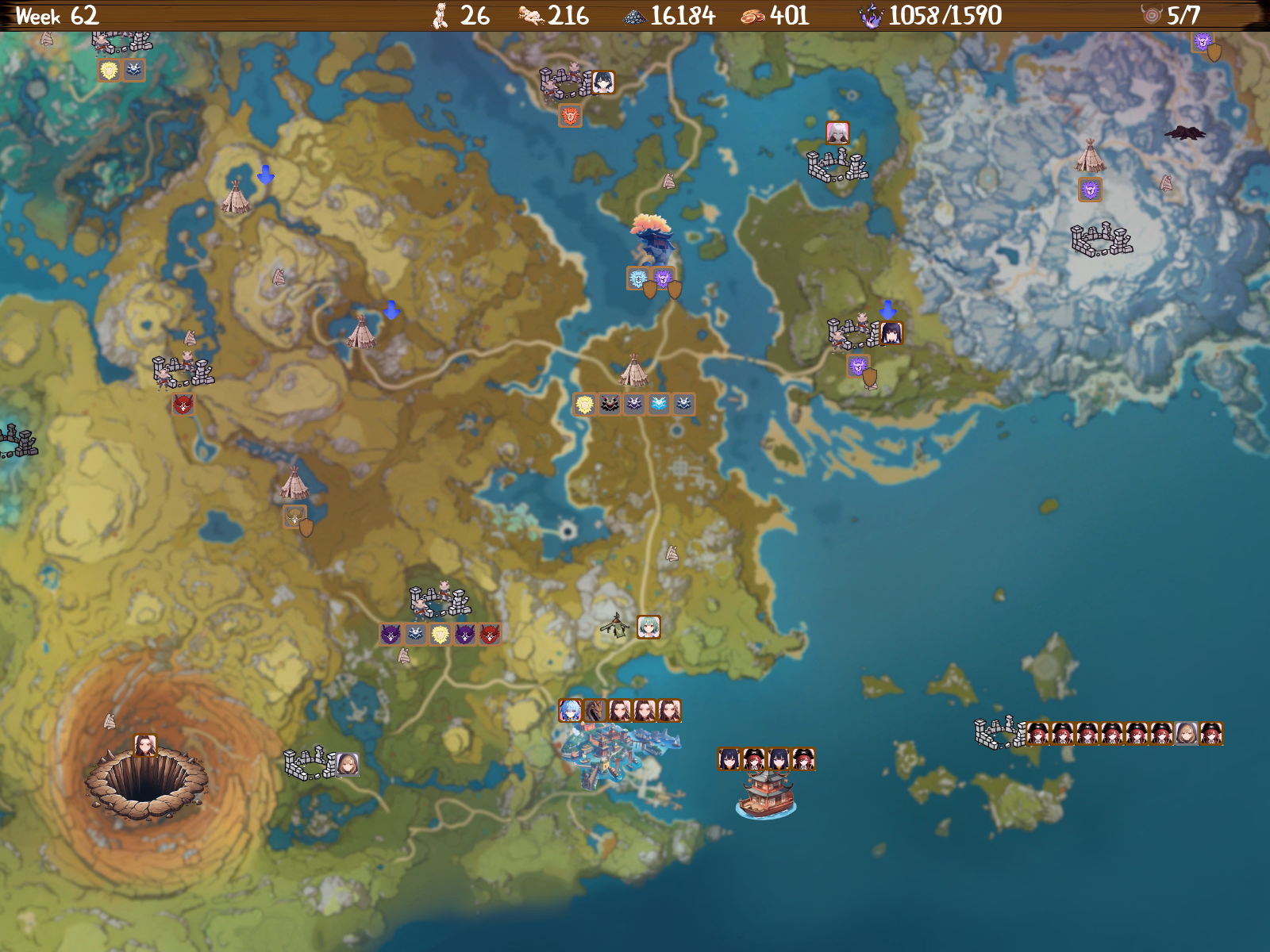Click the dark bat-like creature badge near central tent
The height and width of the screenshot is (952, 1270).
(608, 404)
